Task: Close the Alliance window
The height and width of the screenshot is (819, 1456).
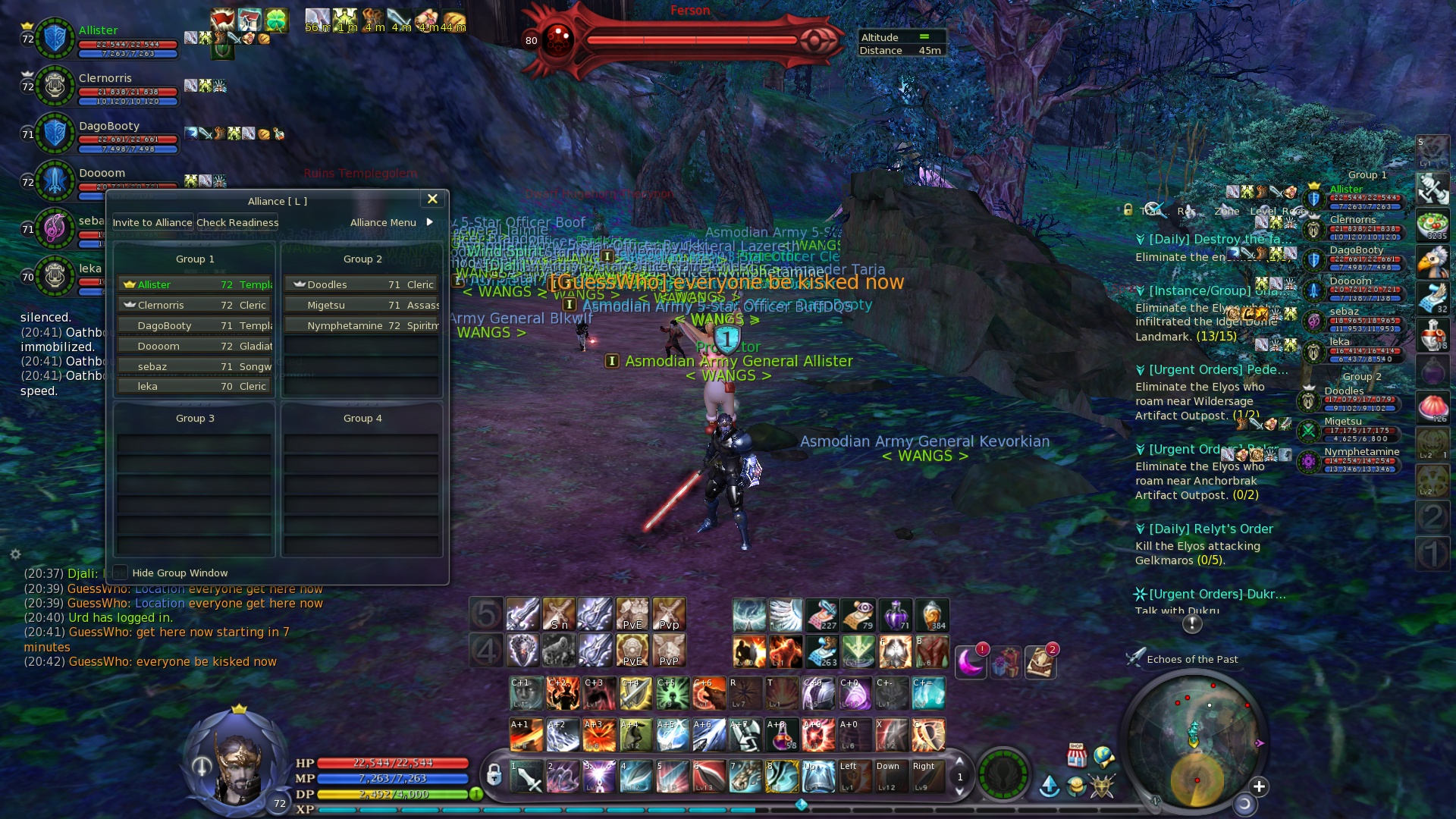Action: [x=432, y=199]
